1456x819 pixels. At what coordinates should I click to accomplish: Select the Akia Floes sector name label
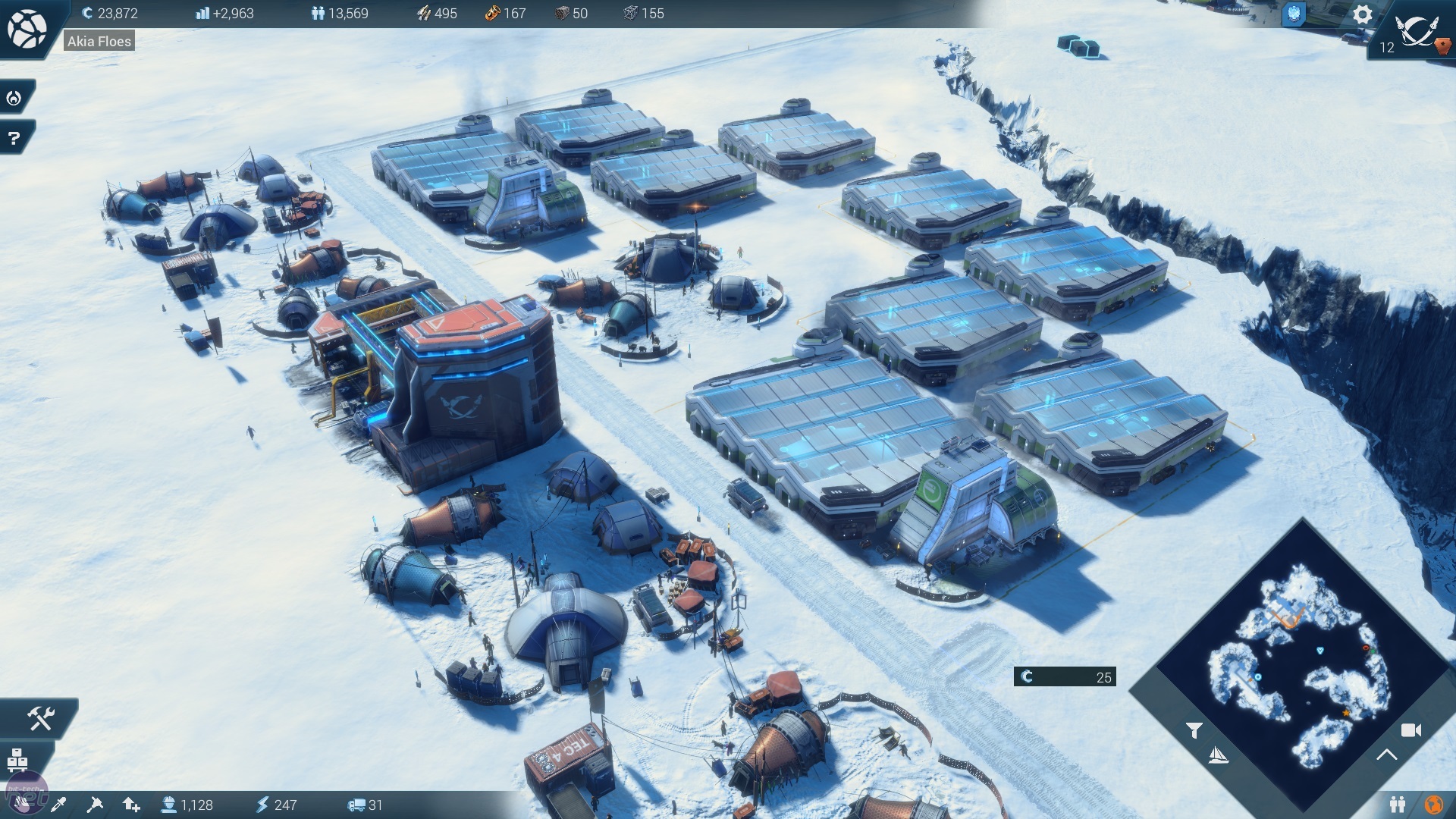tap(99, 42)
